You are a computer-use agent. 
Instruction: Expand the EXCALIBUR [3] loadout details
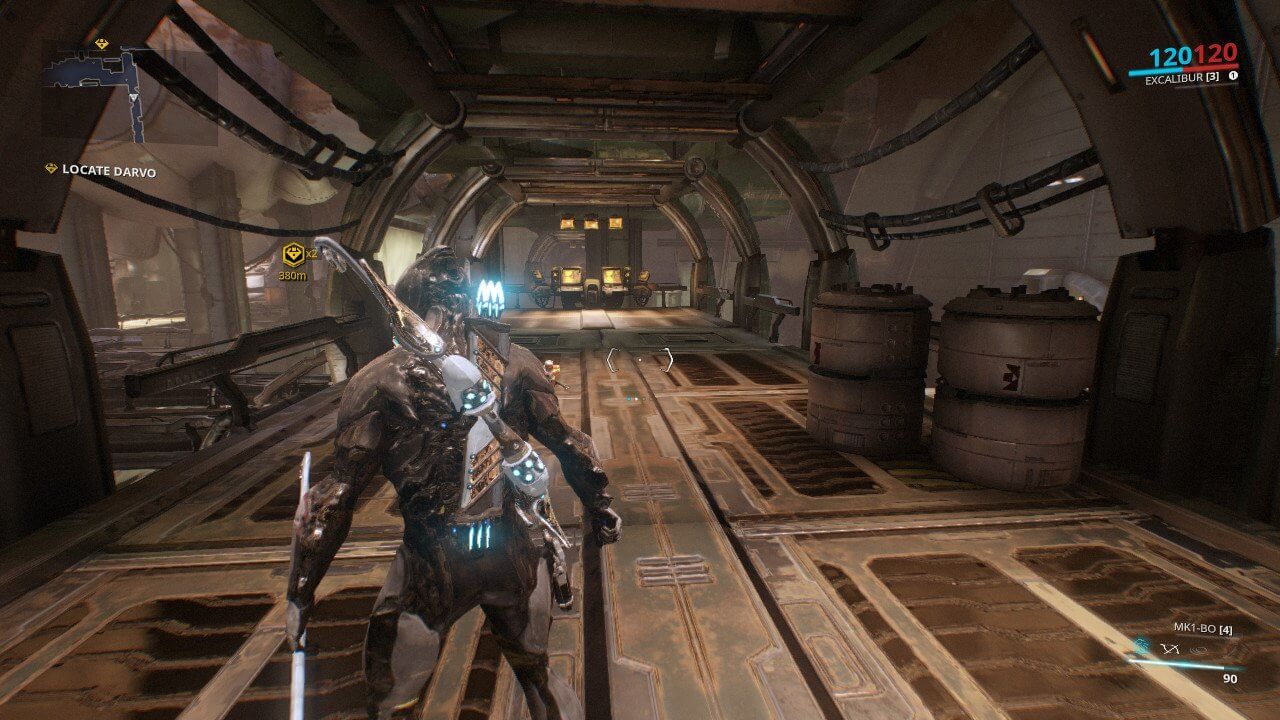click(1182, 79)
